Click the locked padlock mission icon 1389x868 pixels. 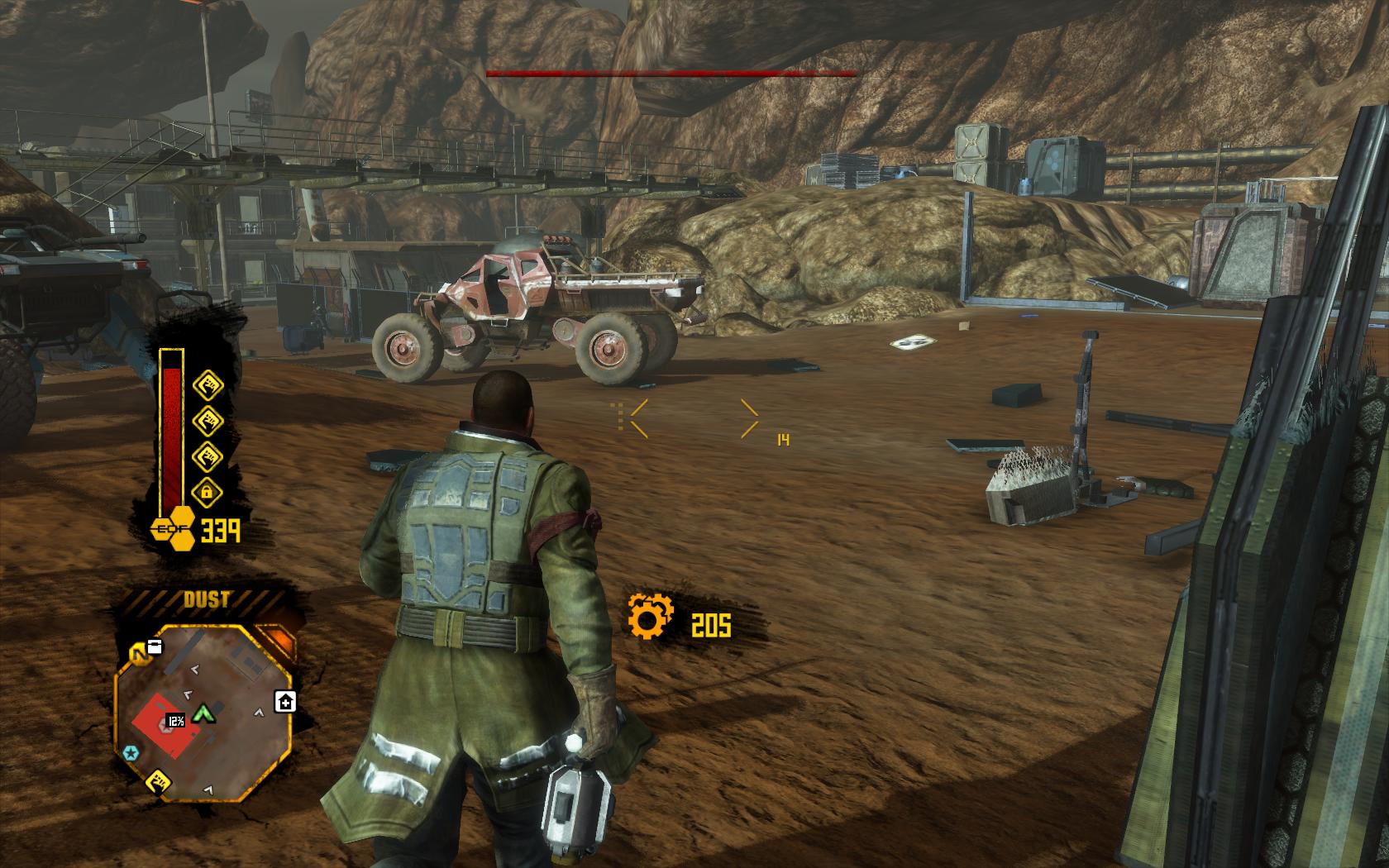pyautogui.click(x=207, y=493)
